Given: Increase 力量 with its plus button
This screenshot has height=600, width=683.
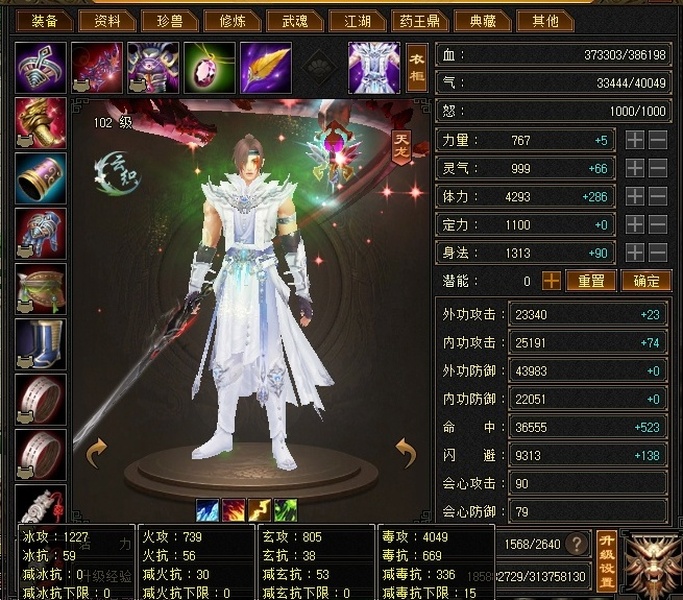Looking at the screenshot, I should click(634, 141).
